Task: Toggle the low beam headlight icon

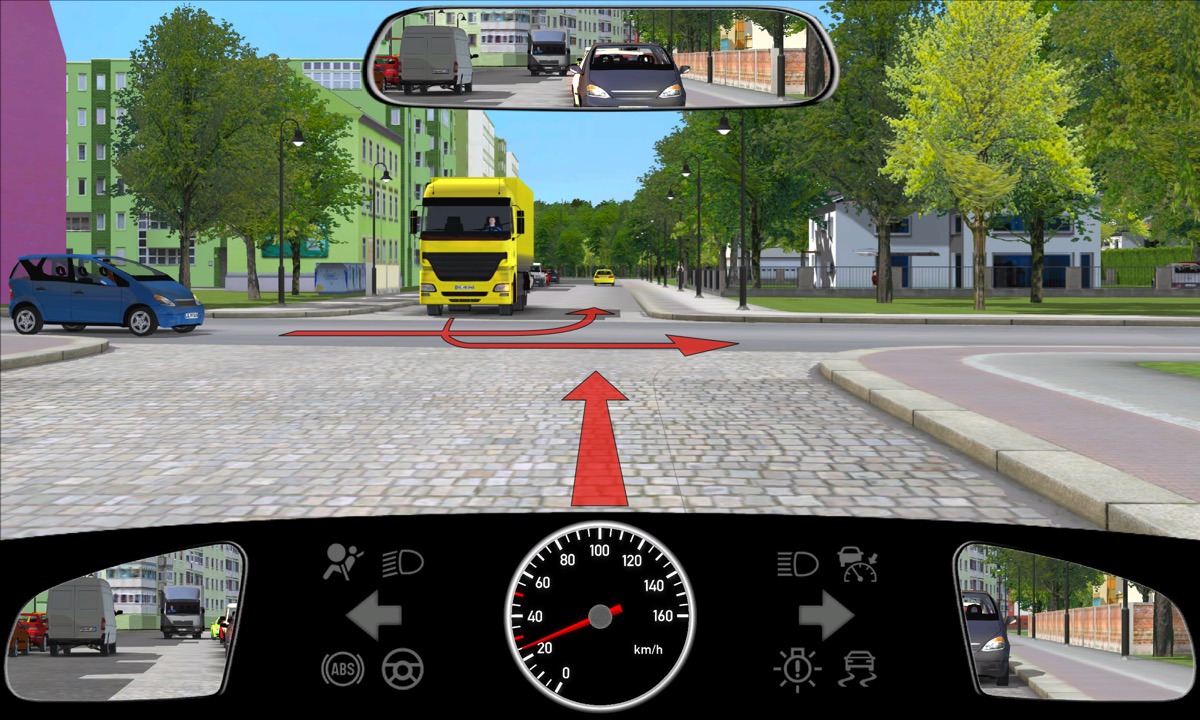Action: (403, 563)
